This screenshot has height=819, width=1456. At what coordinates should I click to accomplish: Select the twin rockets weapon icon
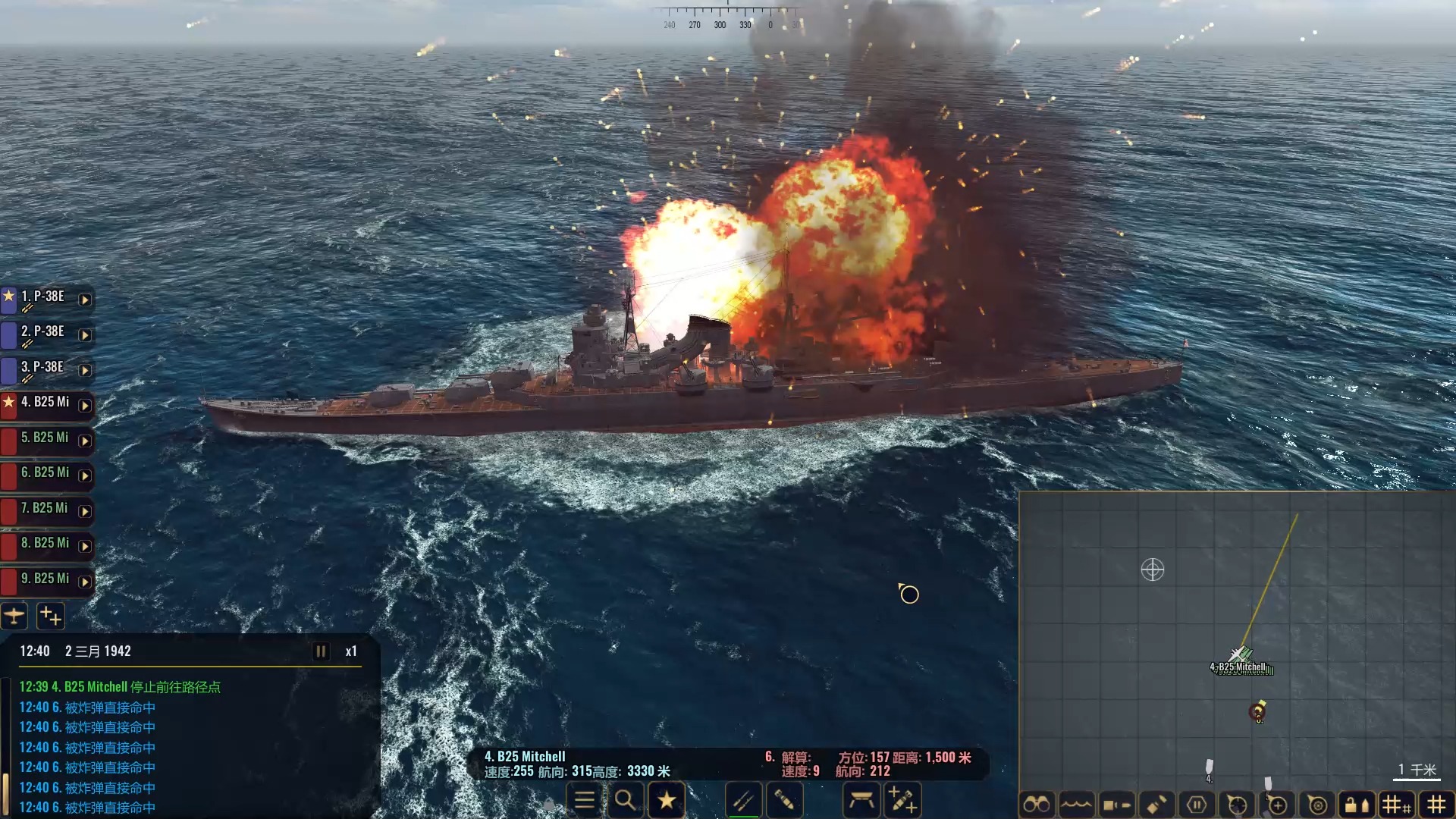(743, 800)
